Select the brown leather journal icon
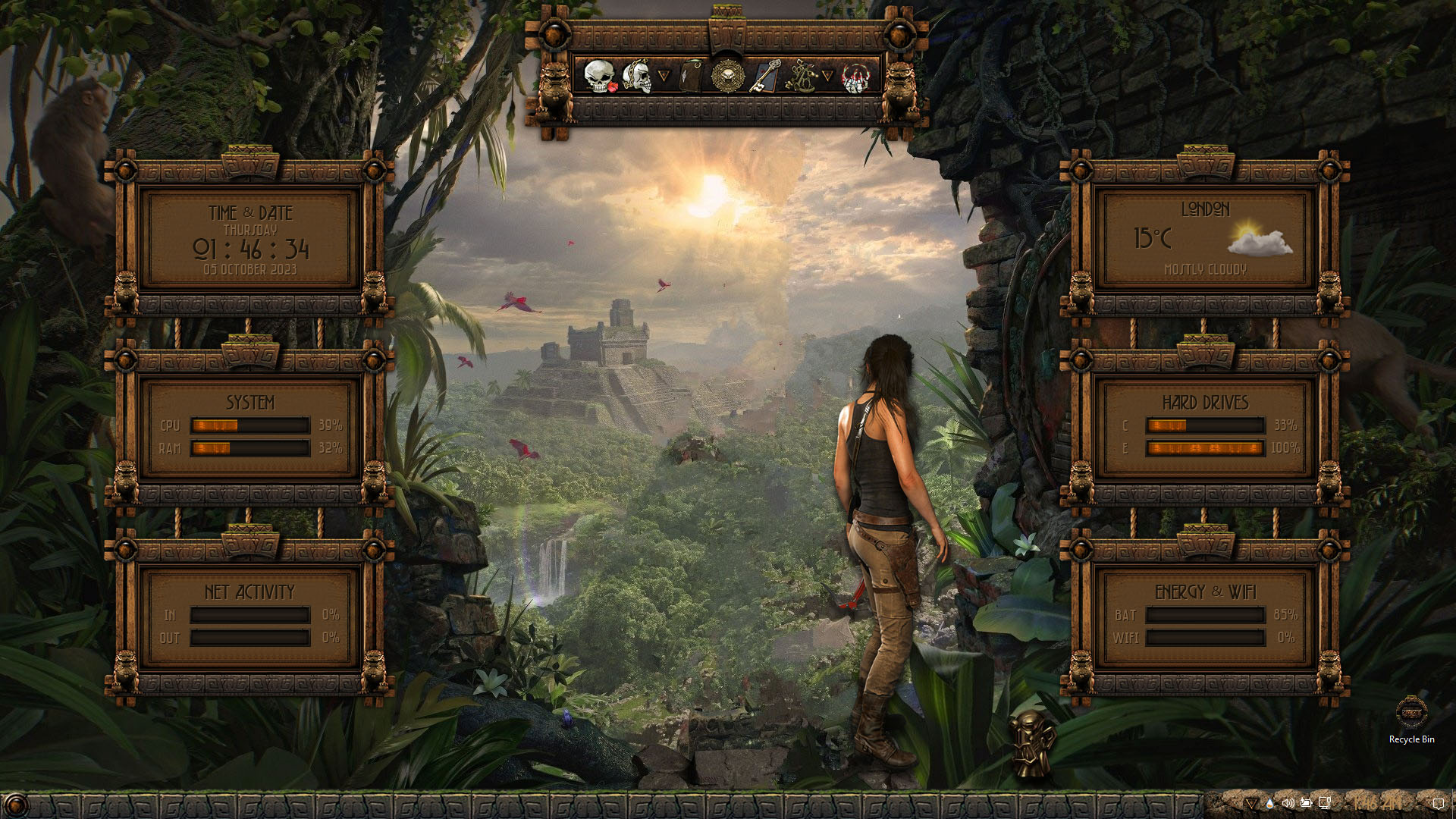 (x=689, y=76)
